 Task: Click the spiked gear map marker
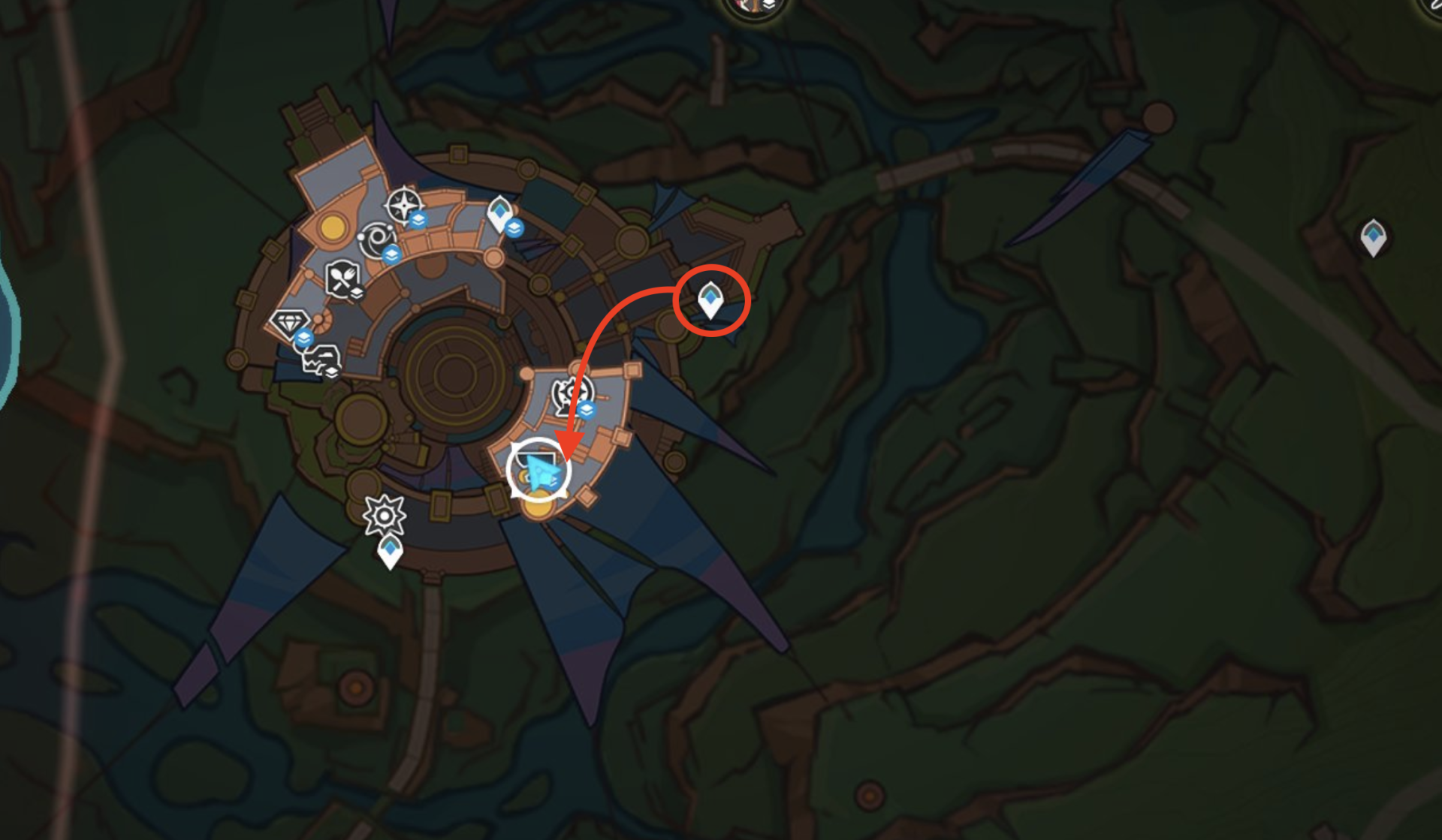click(x=384, y=515)
